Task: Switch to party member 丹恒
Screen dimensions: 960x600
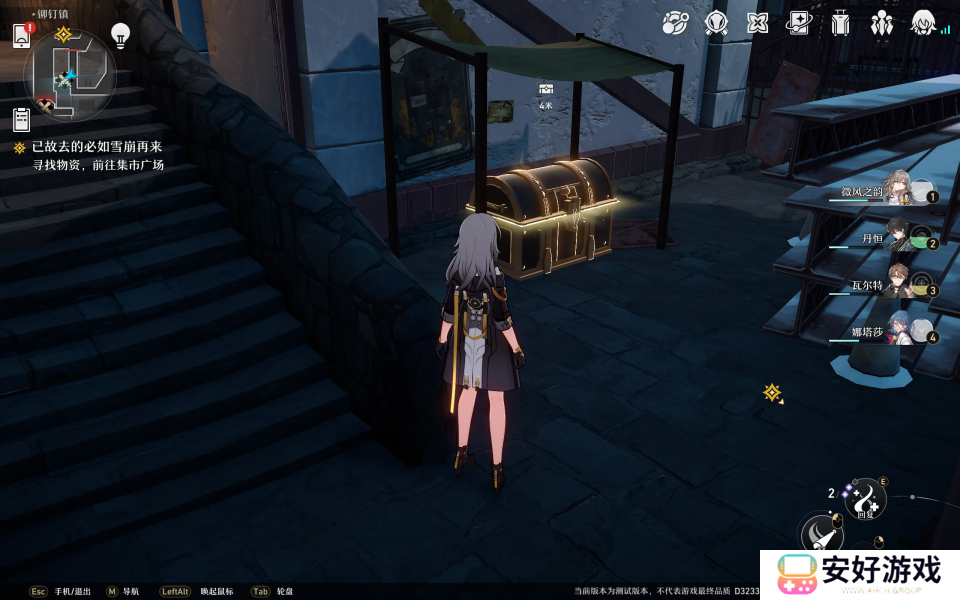Action: click(x=898, y=240)
